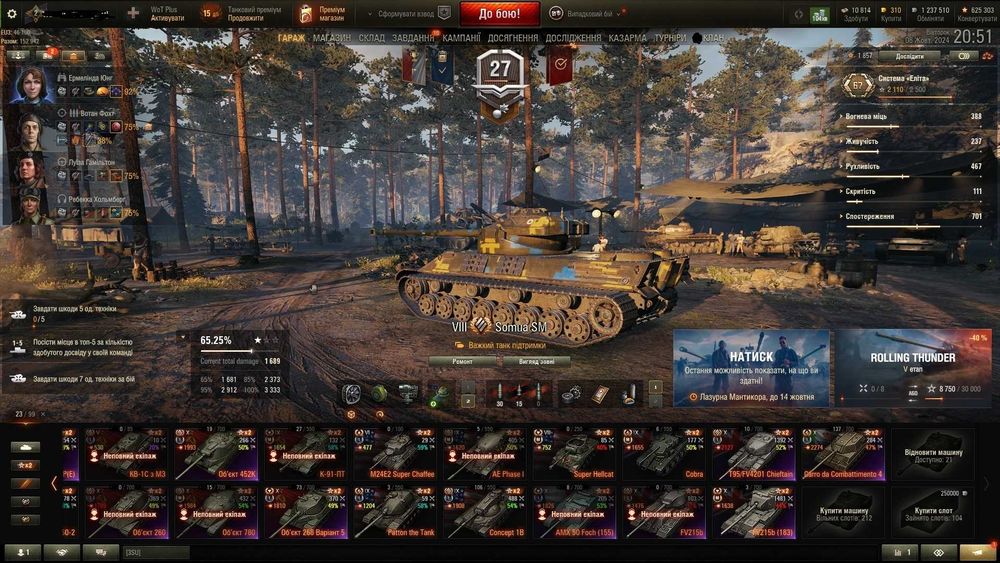Show the КАЗАРМА barracks tab

[x=627, y=38]
